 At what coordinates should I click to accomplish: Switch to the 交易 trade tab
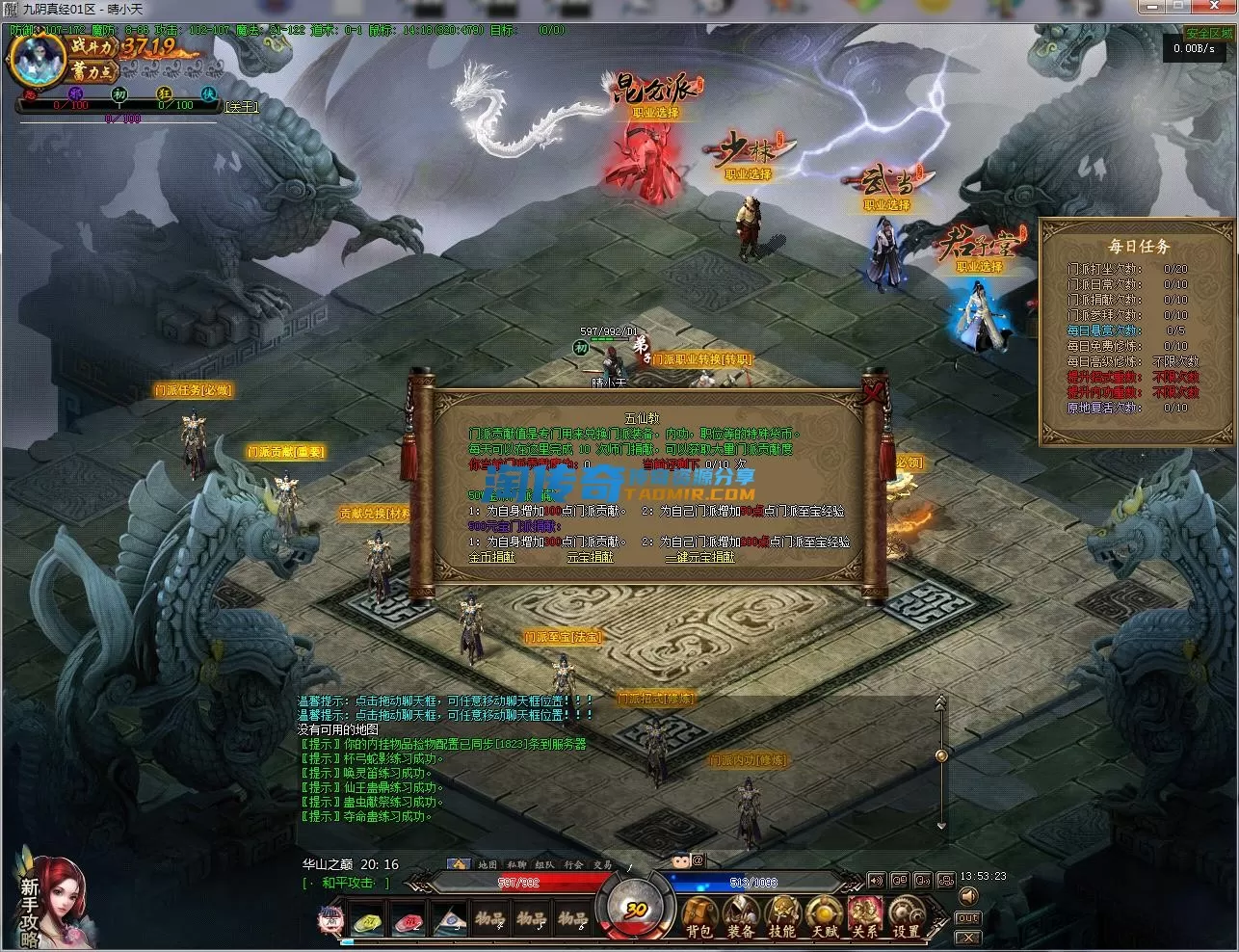click(x=603, y=864)
